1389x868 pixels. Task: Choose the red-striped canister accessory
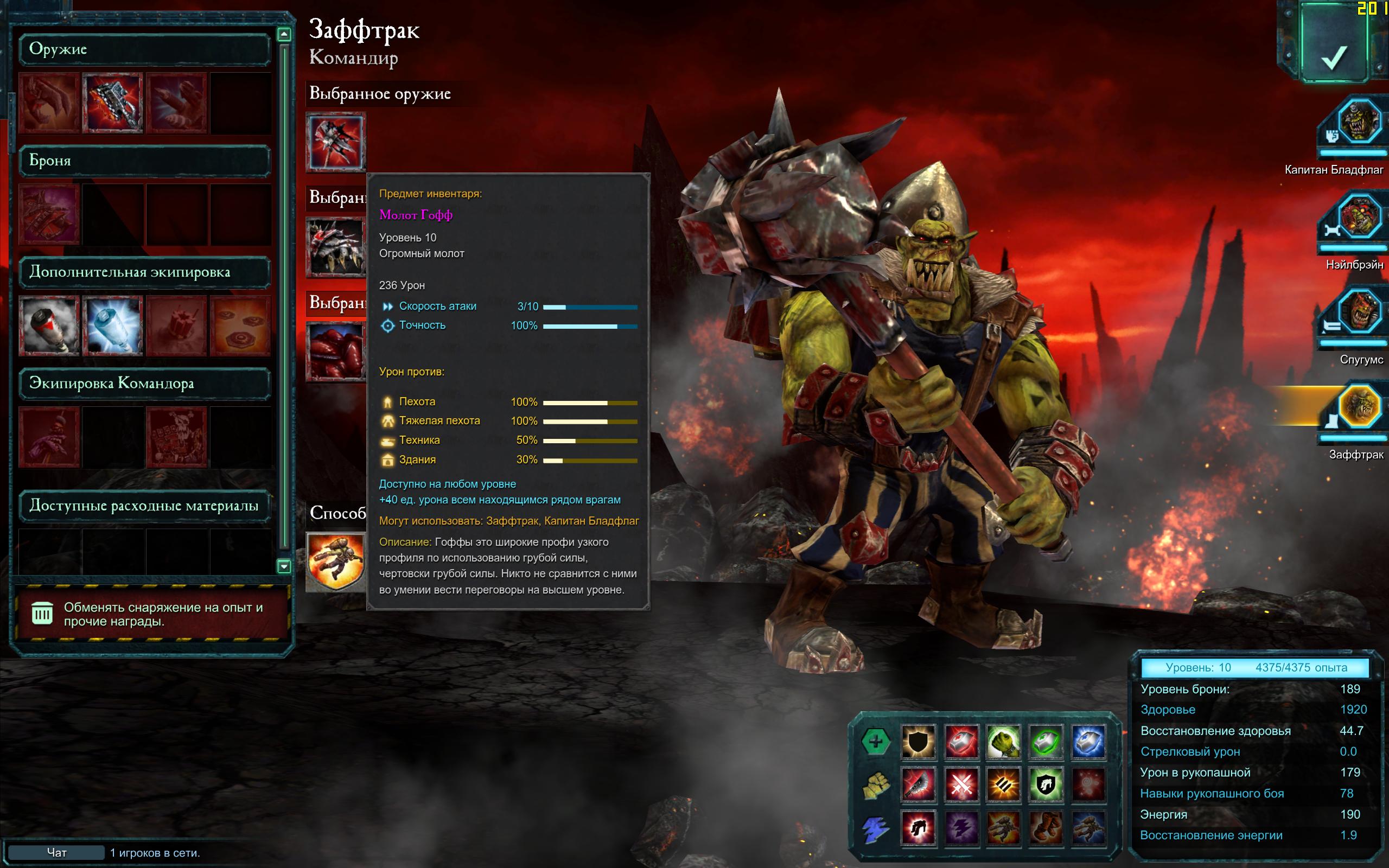tap(49, 325)
